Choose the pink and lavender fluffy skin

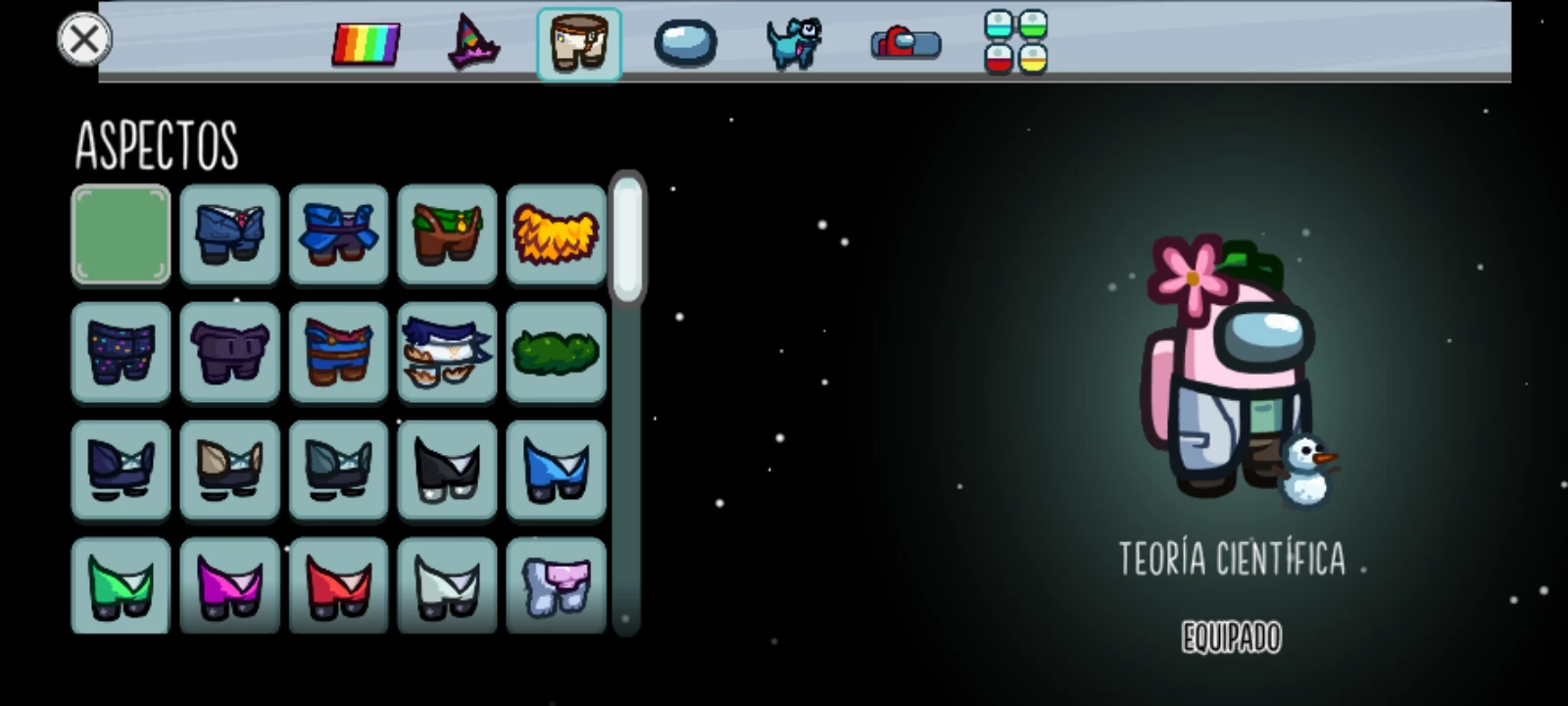(x=556, y=586)
